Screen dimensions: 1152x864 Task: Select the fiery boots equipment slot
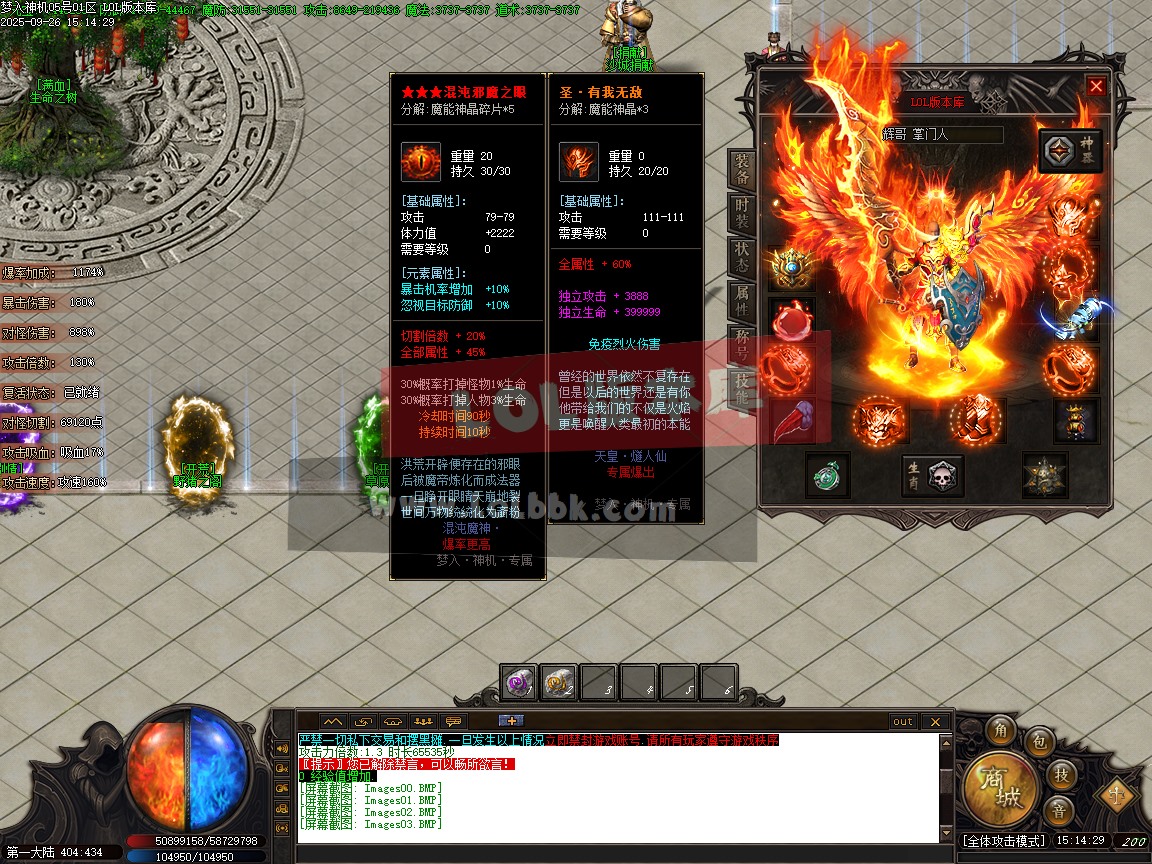(x=976, y=420)
